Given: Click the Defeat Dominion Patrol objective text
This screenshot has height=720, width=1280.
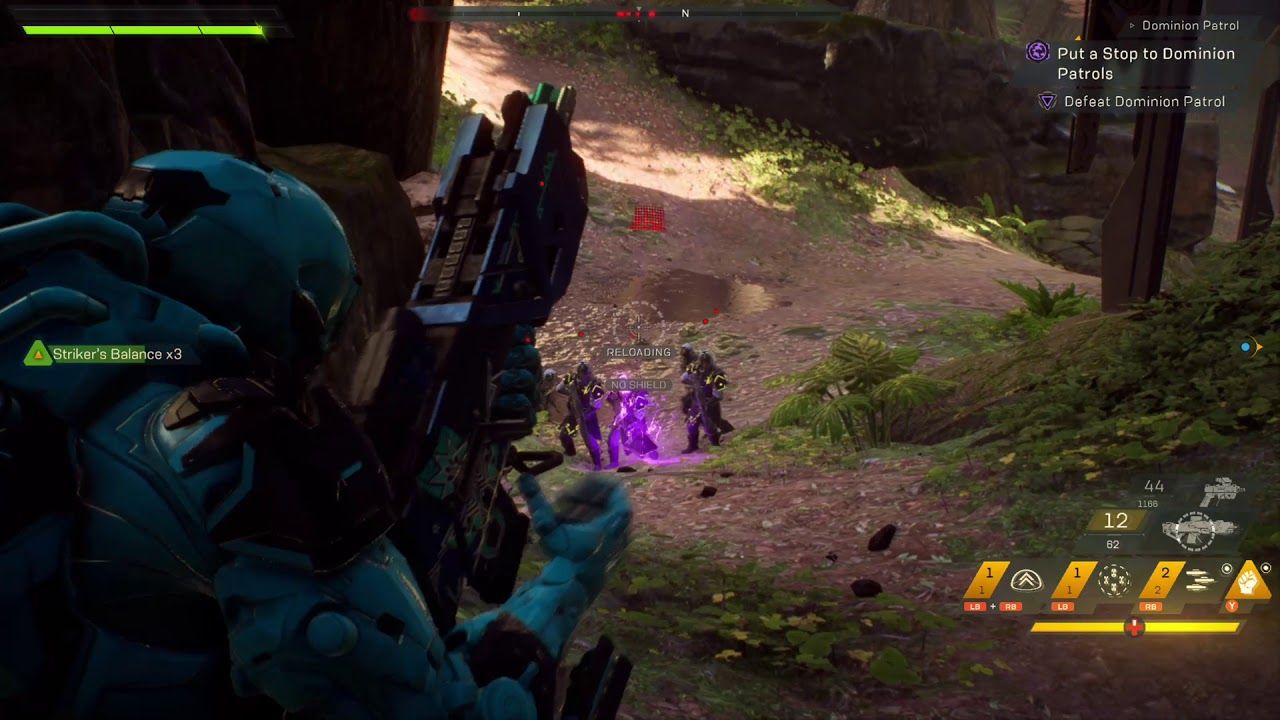Looking at the screenshot, I should 1146,101.
